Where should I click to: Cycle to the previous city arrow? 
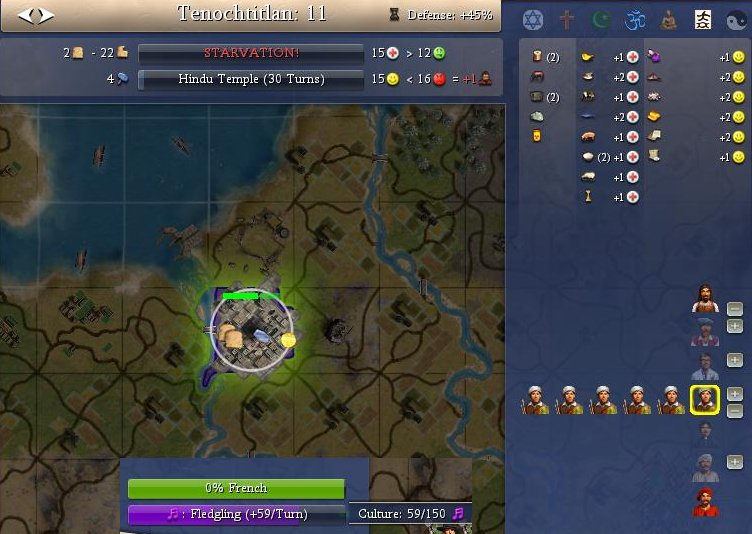24,15
